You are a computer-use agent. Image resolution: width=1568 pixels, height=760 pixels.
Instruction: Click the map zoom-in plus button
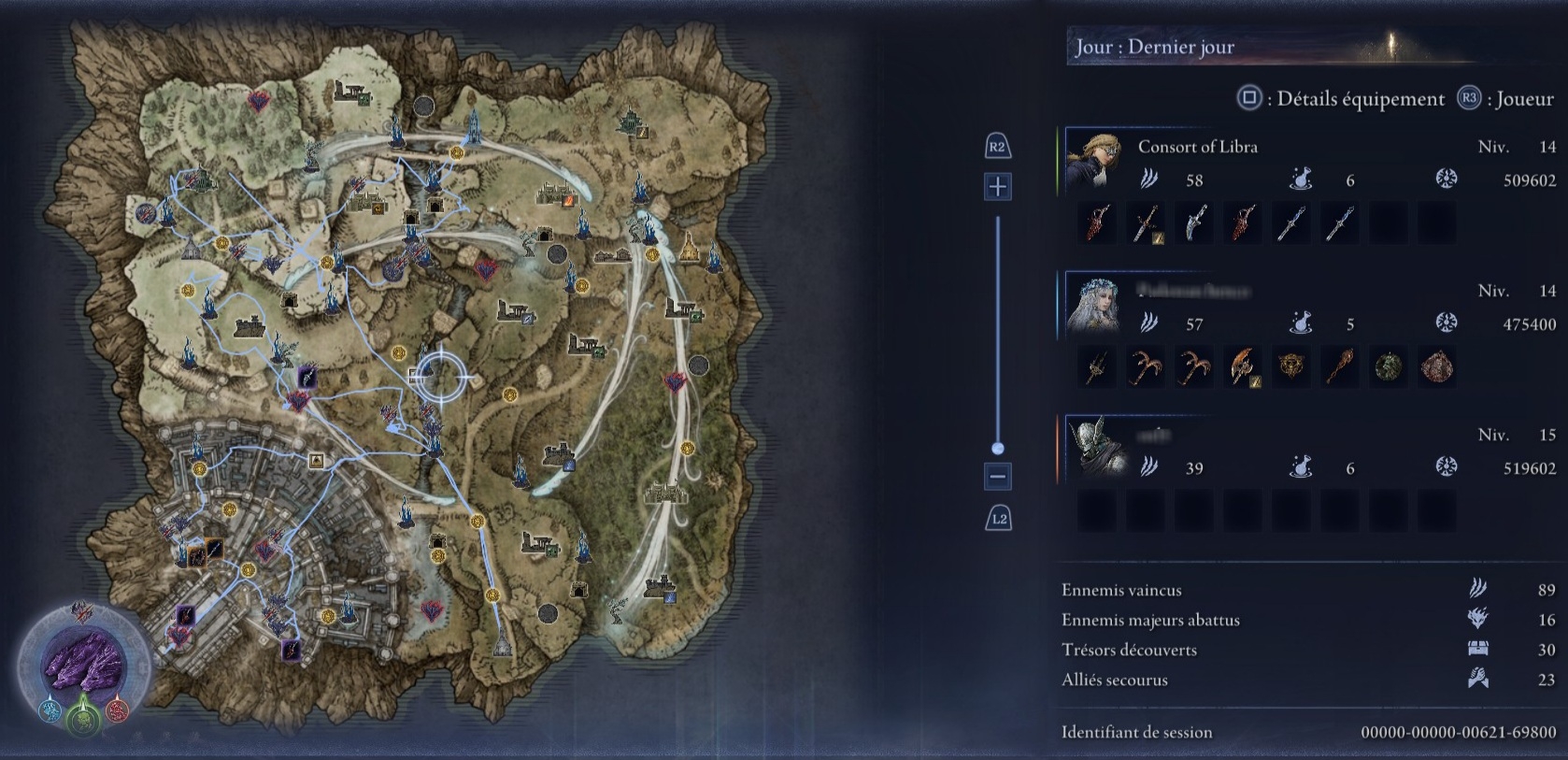tap(997, 187)
